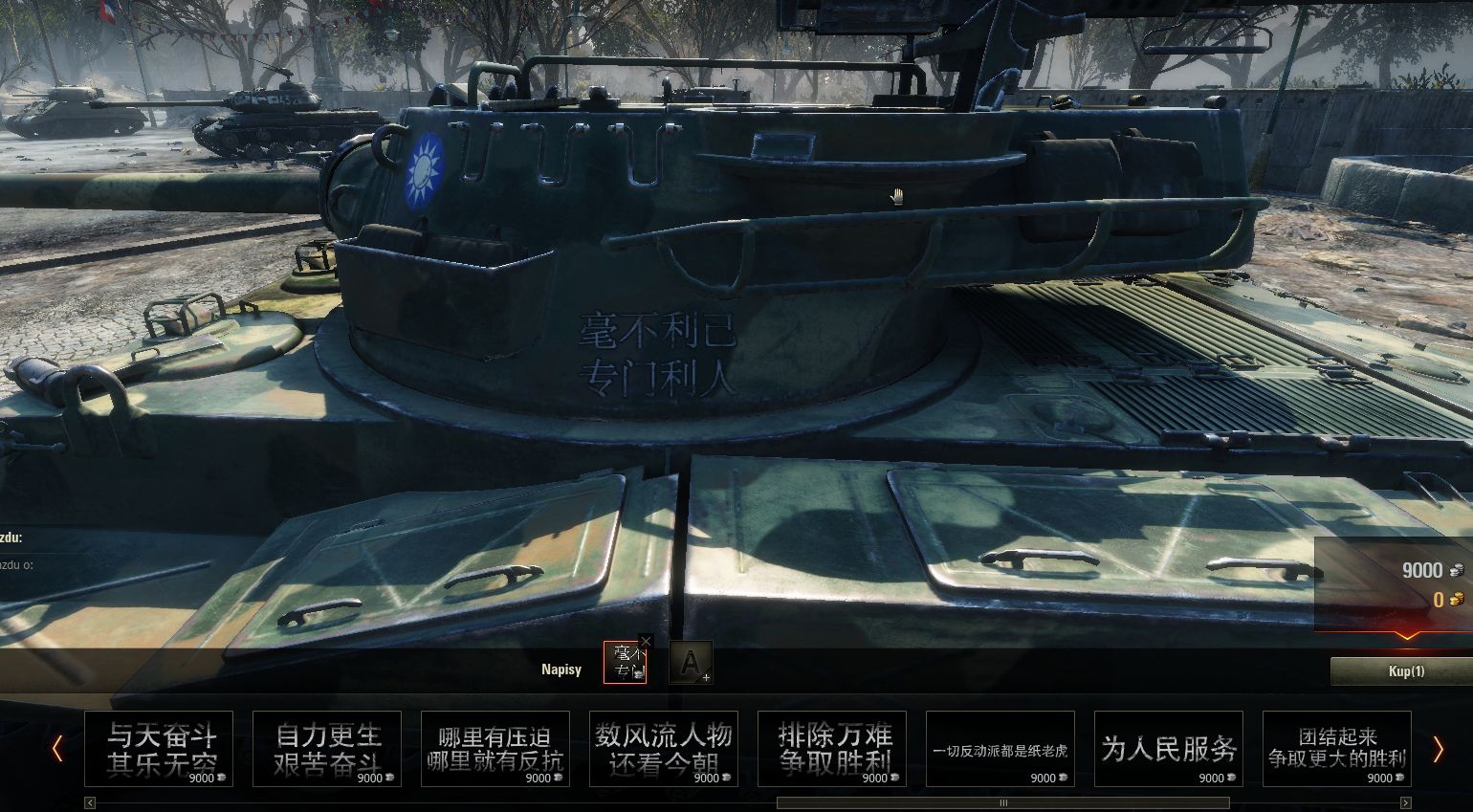The width and height of the screenshot is (1473, 812).
Task: Select the applied inscription slot under Napisy
Action: coord(625,663)
